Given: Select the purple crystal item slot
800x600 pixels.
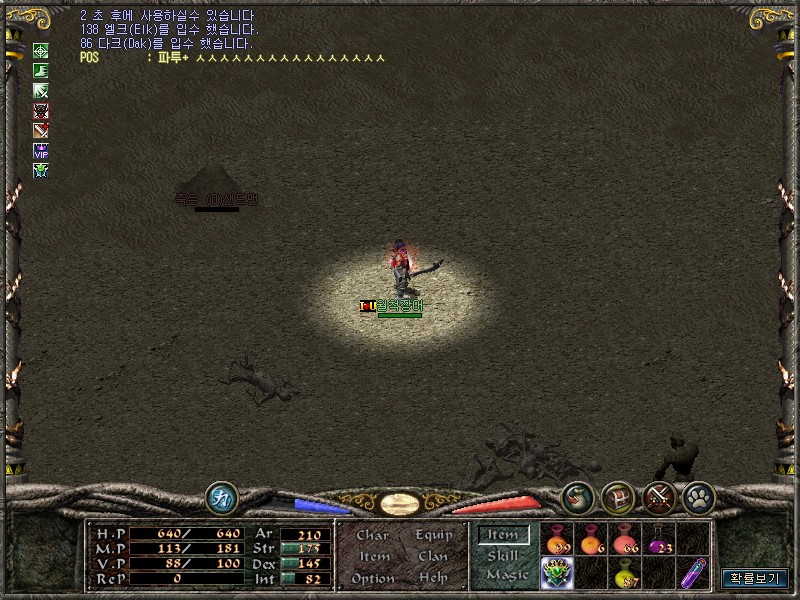Looking at the screenshot, I should (692, 574).
